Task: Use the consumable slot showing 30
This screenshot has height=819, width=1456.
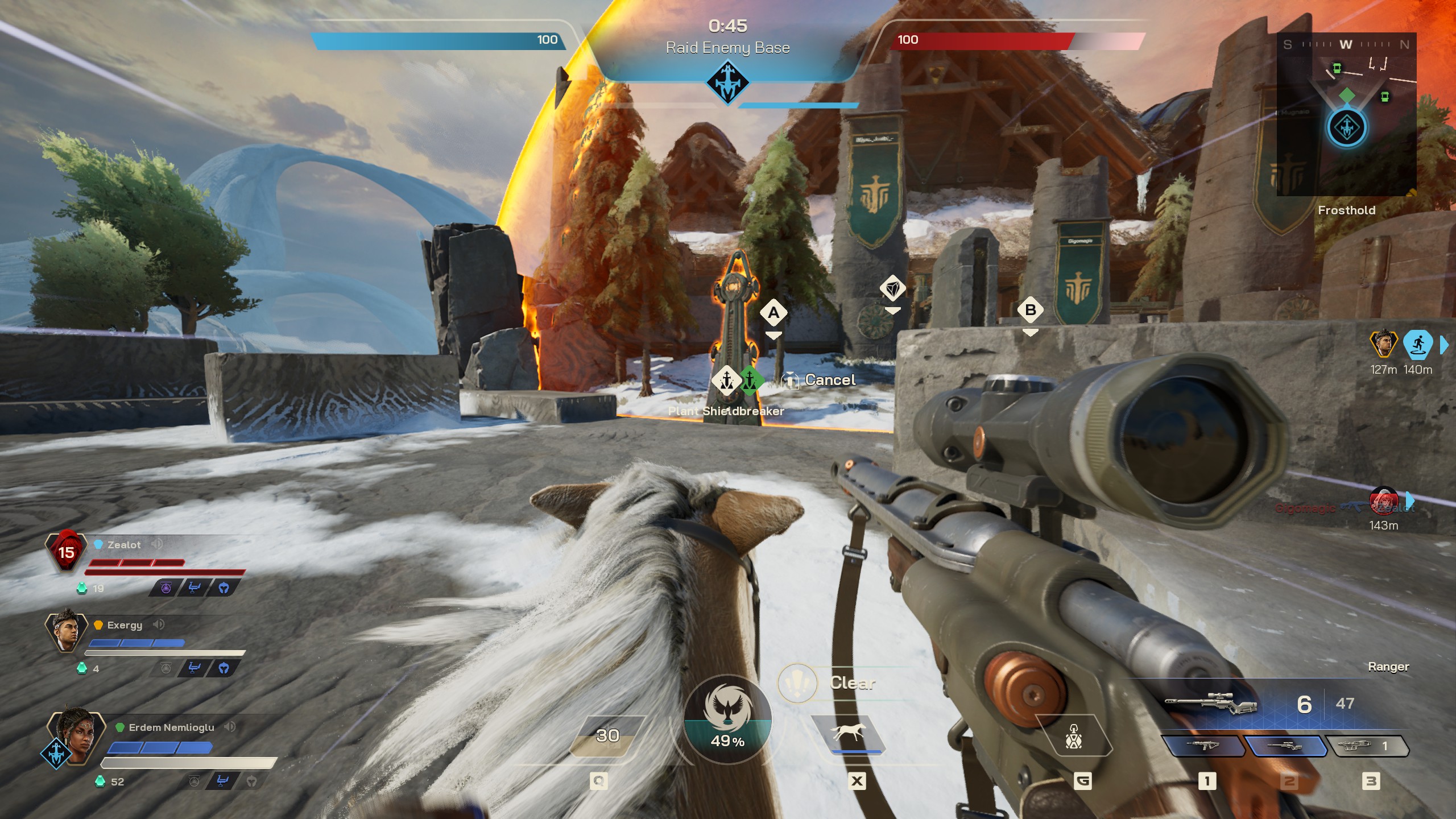Action: 607,736
